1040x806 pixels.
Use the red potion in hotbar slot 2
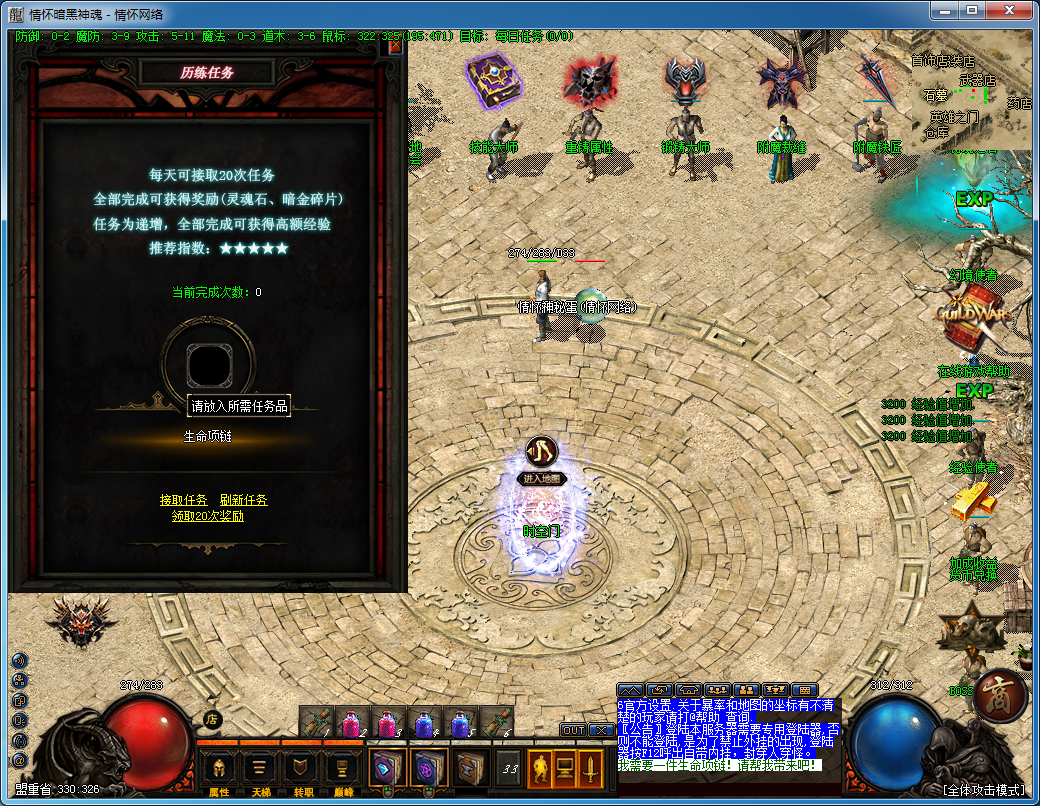(x=352, y=722)
